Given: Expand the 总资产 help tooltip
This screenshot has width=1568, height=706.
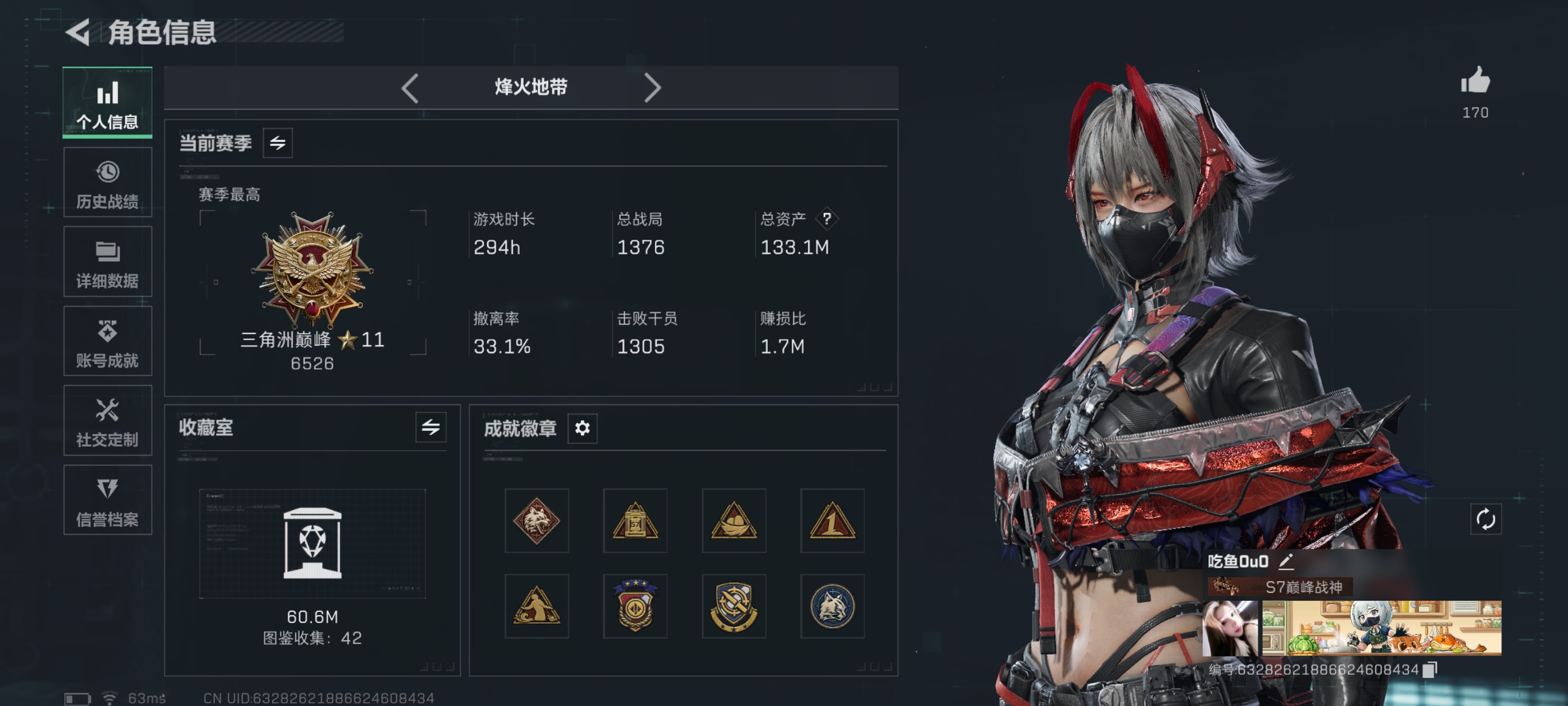Looking at the screenshot, I should click(828, 219).
